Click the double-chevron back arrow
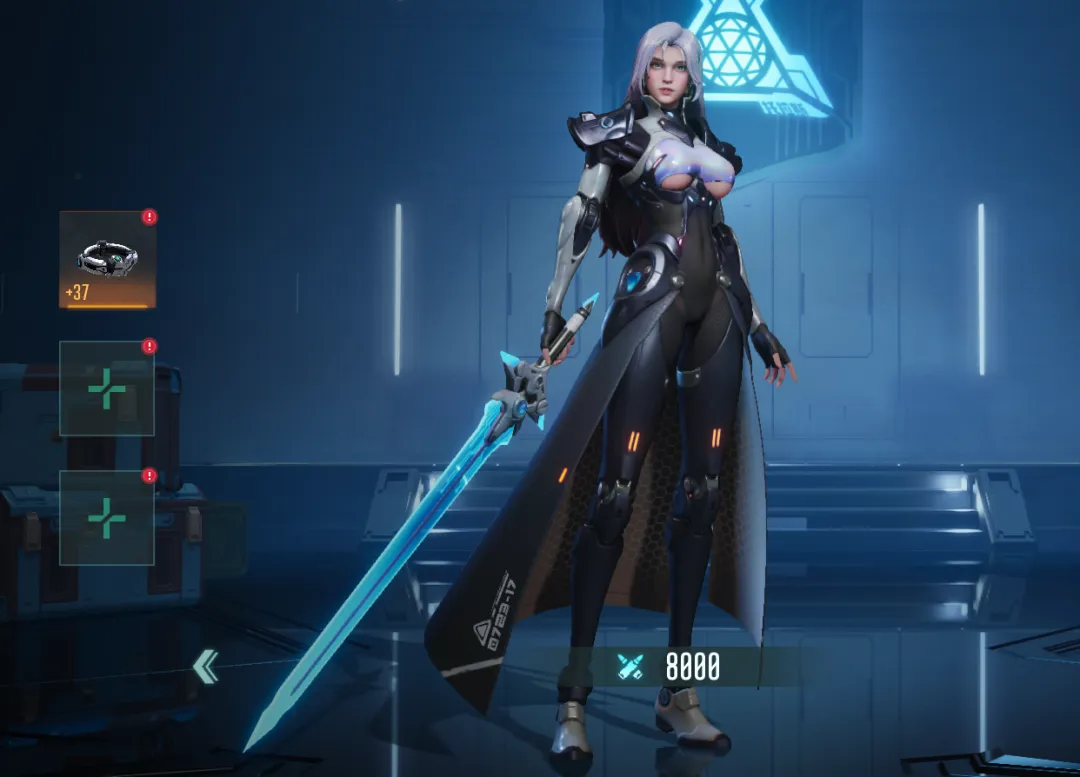1080x777 pixels. 206,666
